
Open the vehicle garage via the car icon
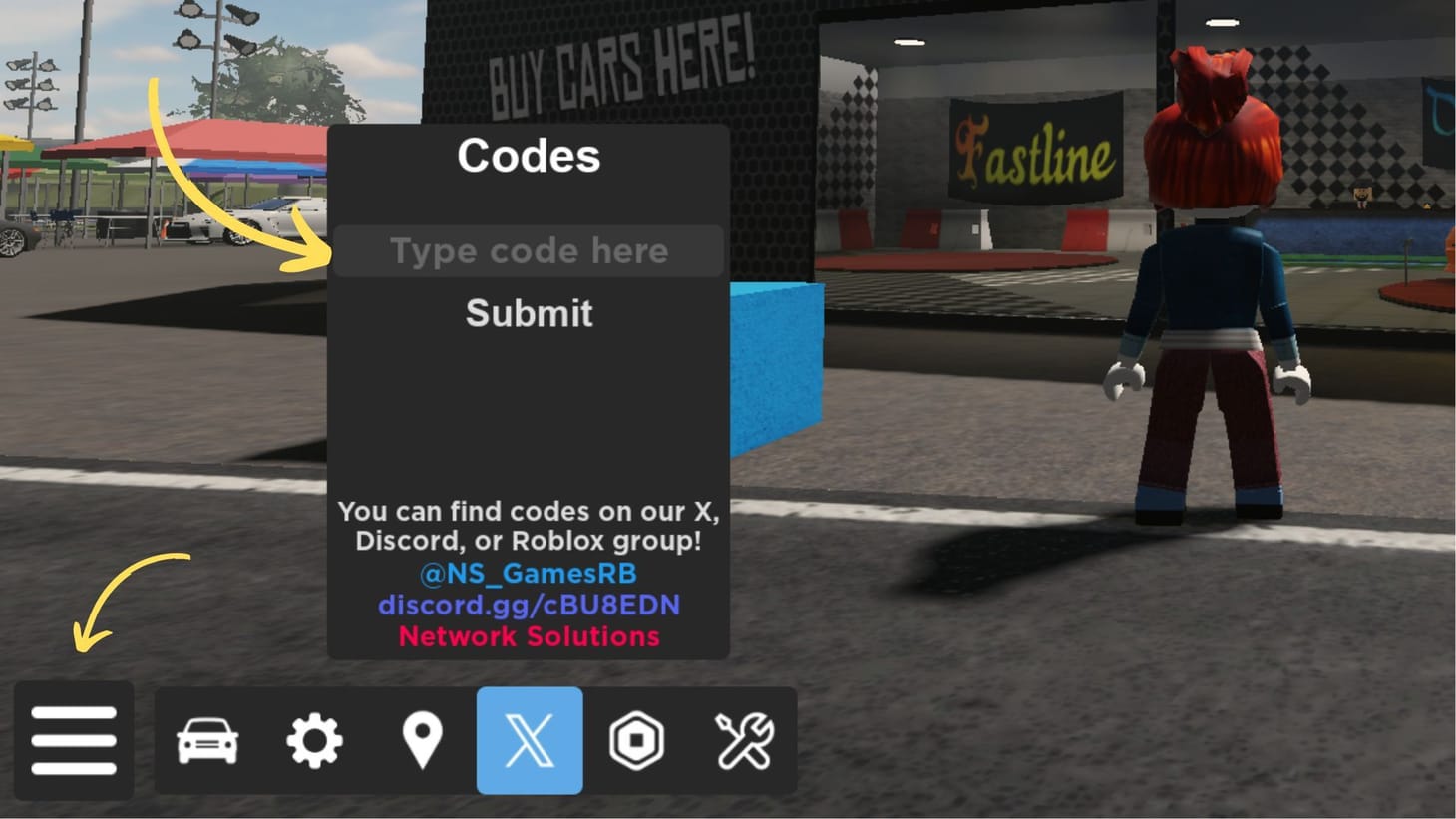(207, 742)
